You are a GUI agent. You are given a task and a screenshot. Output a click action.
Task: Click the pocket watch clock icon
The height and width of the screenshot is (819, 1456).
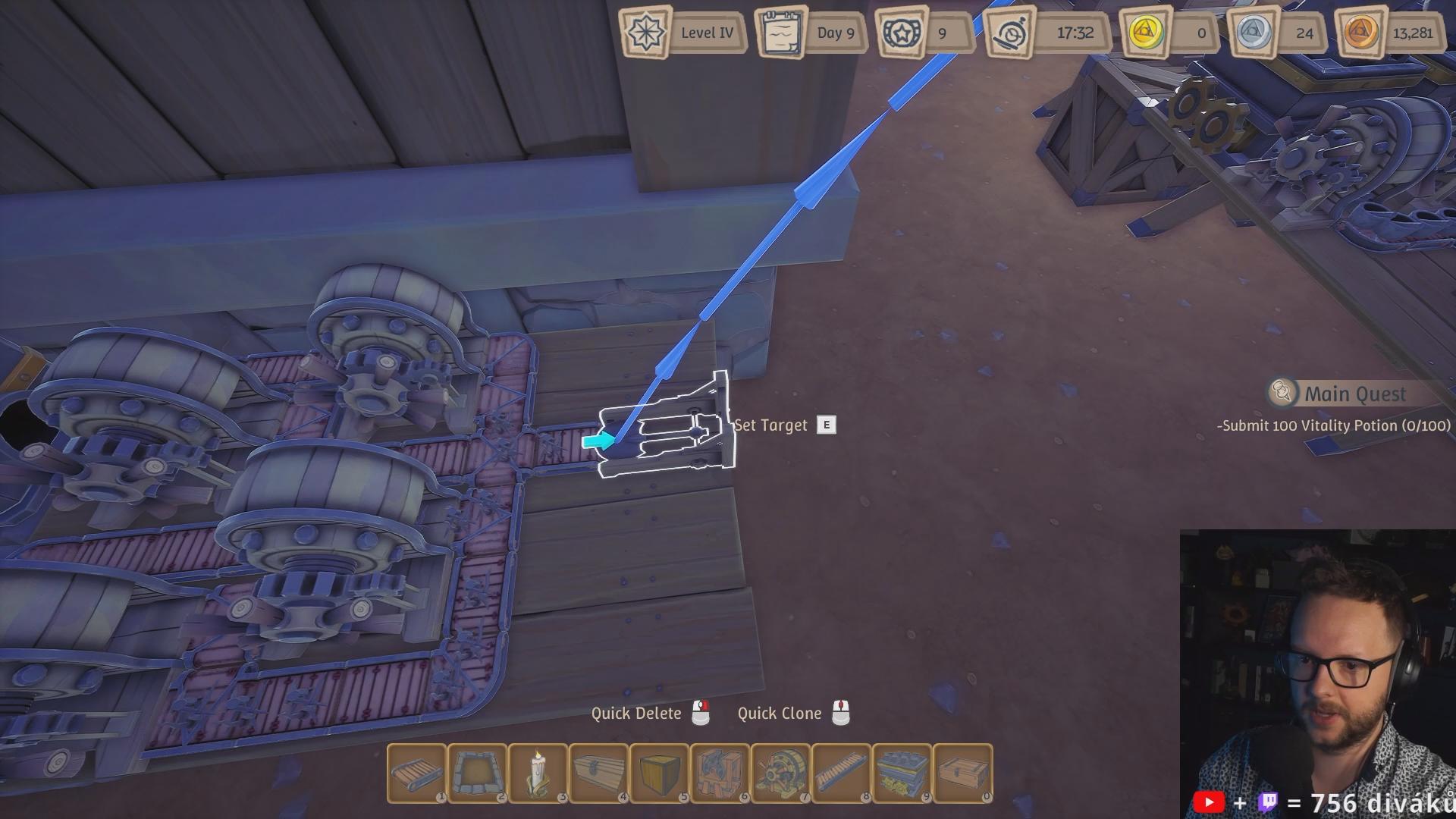coord(1010,33)
